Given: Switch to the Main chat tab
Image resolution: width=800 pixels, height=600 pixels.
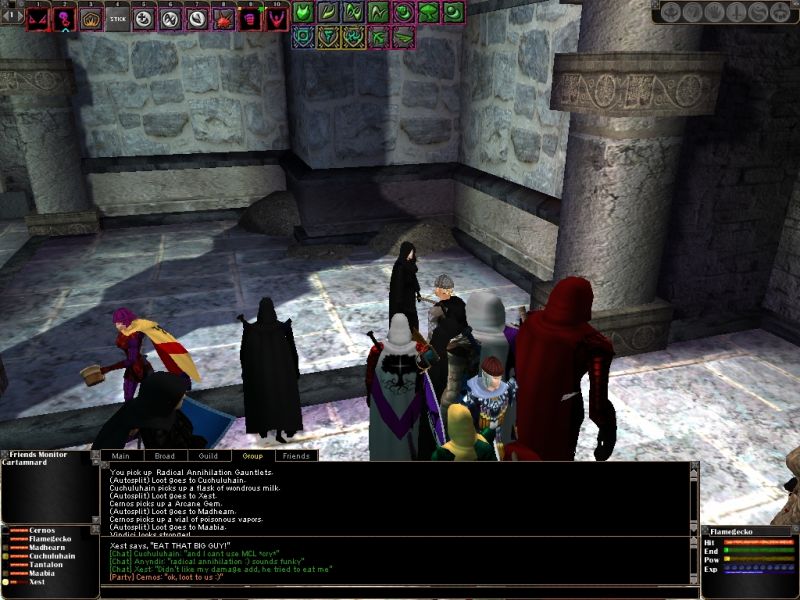Looking at the screenshot, I should point(121,456).
